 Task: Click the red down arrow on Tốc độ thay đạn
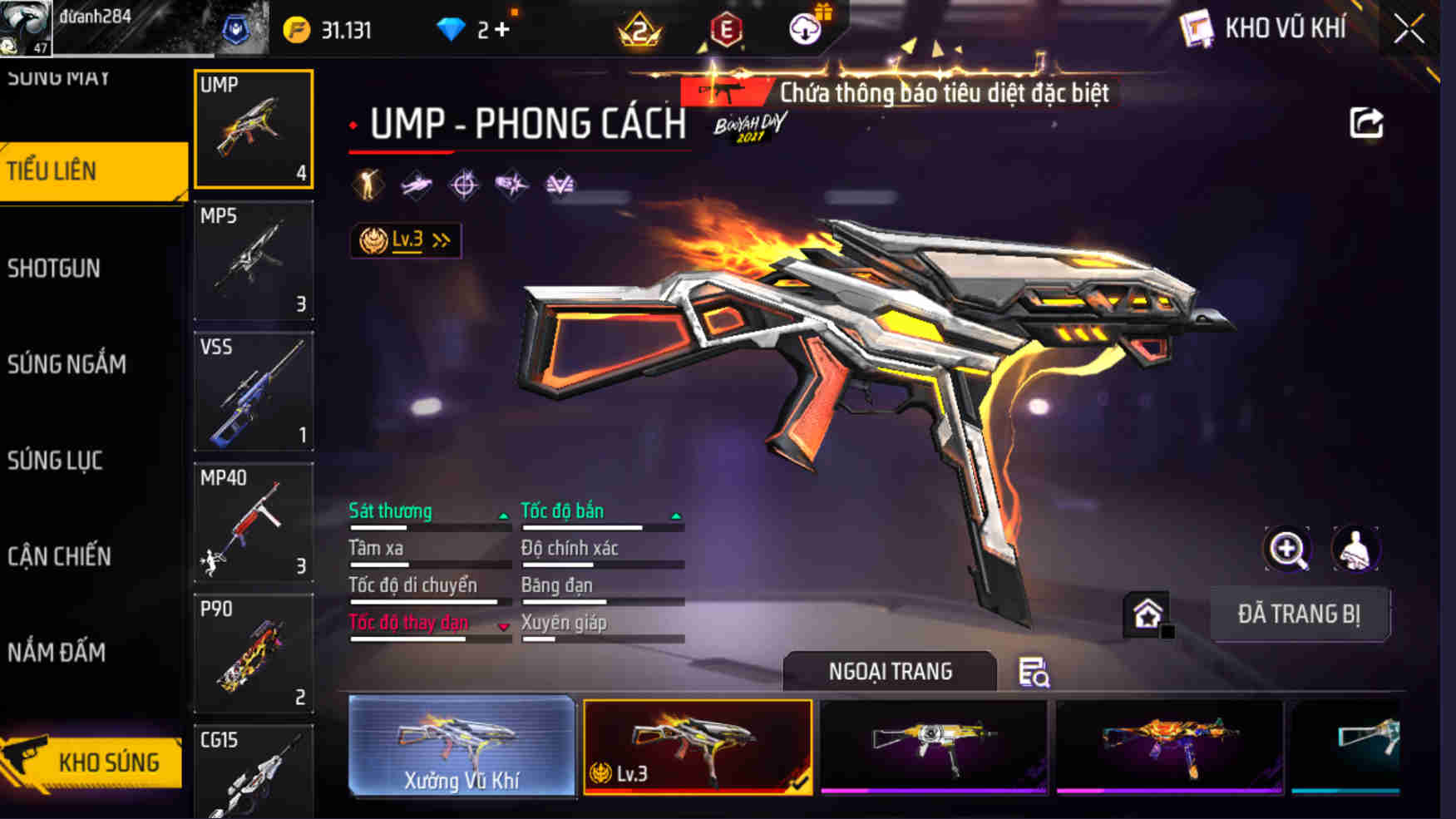point(503,626)
